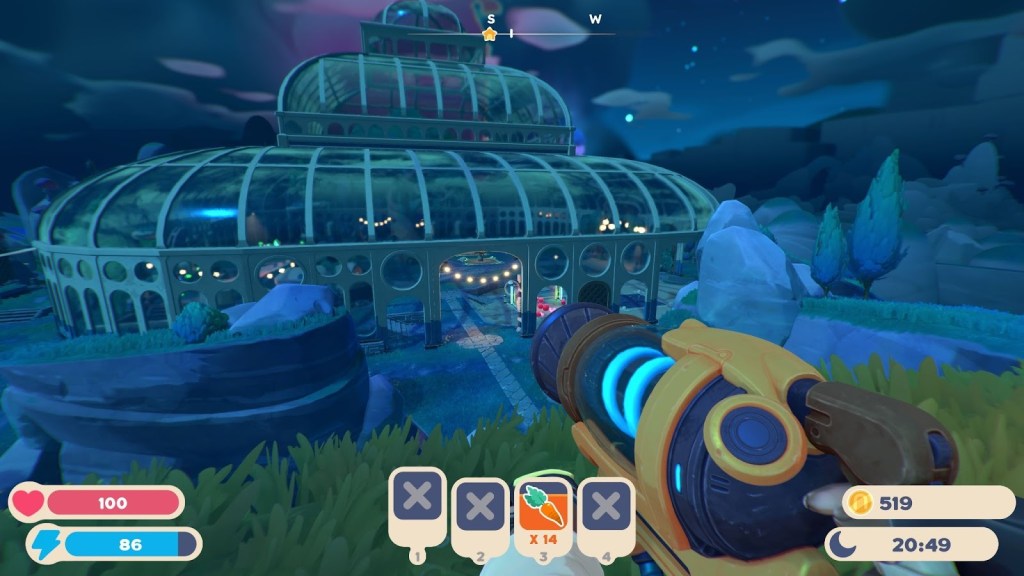Click the star marker on the compass
Image resolution: width=1024 pixels, height=576 pixels.
pyautogui.click(x=489, y=34)
